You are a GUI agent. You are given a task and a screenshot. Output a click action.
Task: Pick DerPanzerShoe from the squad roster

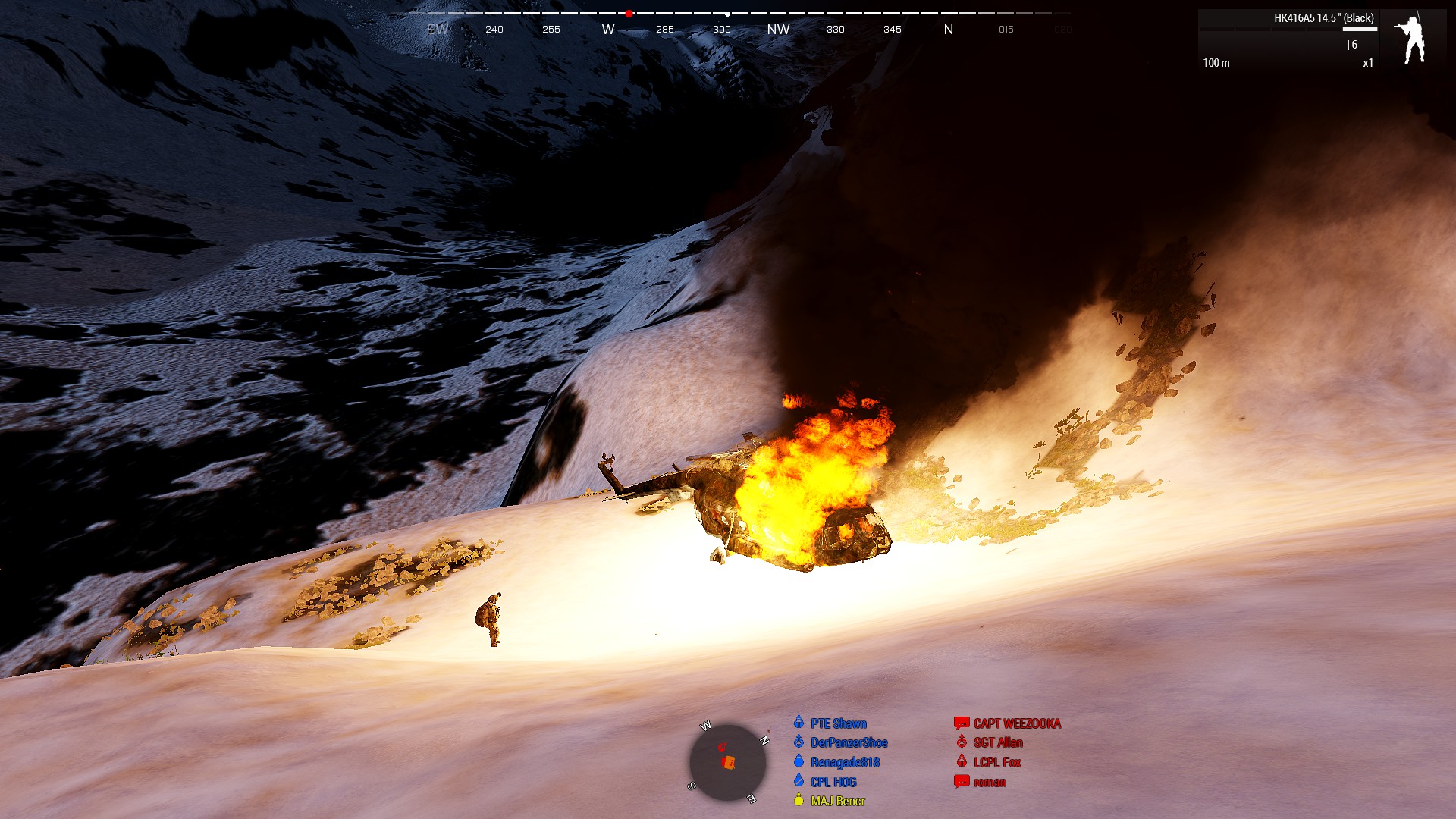[x=849, y=742]
